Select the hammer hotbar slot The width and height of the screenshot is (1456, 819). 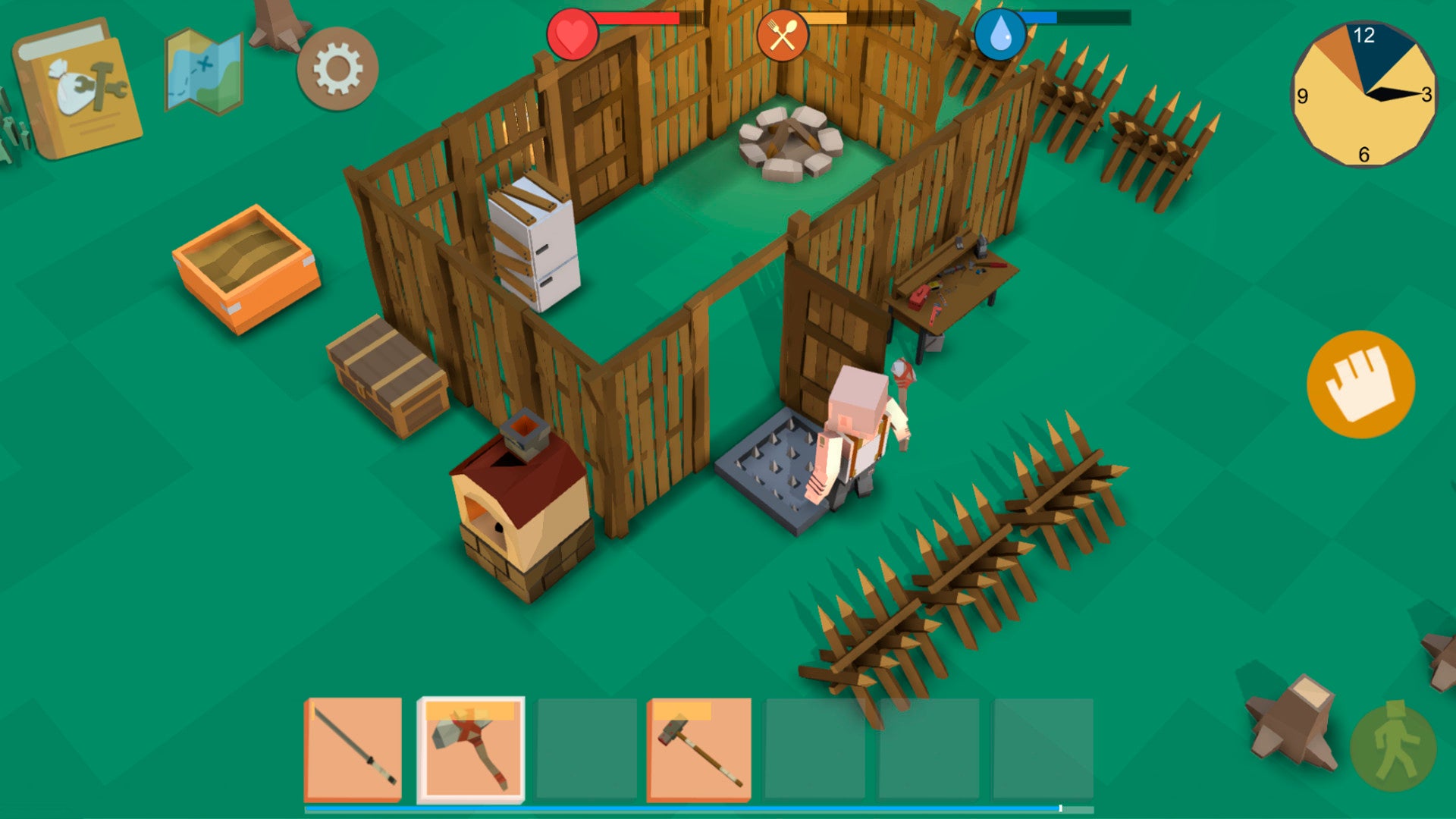pos(698,749)
